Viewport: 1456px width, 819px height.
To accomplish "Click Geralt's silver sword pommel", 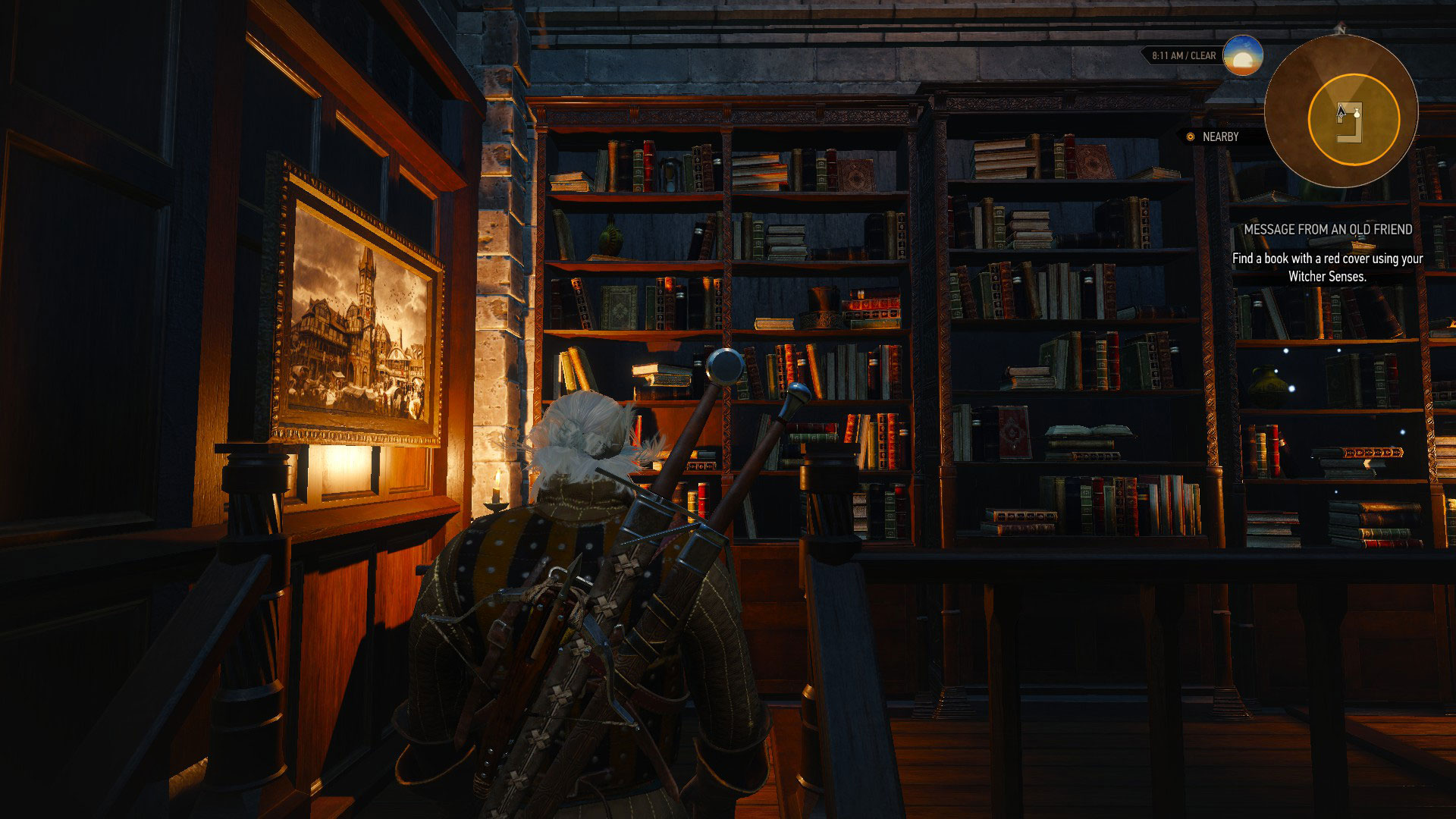I will (x=725, y=365).
